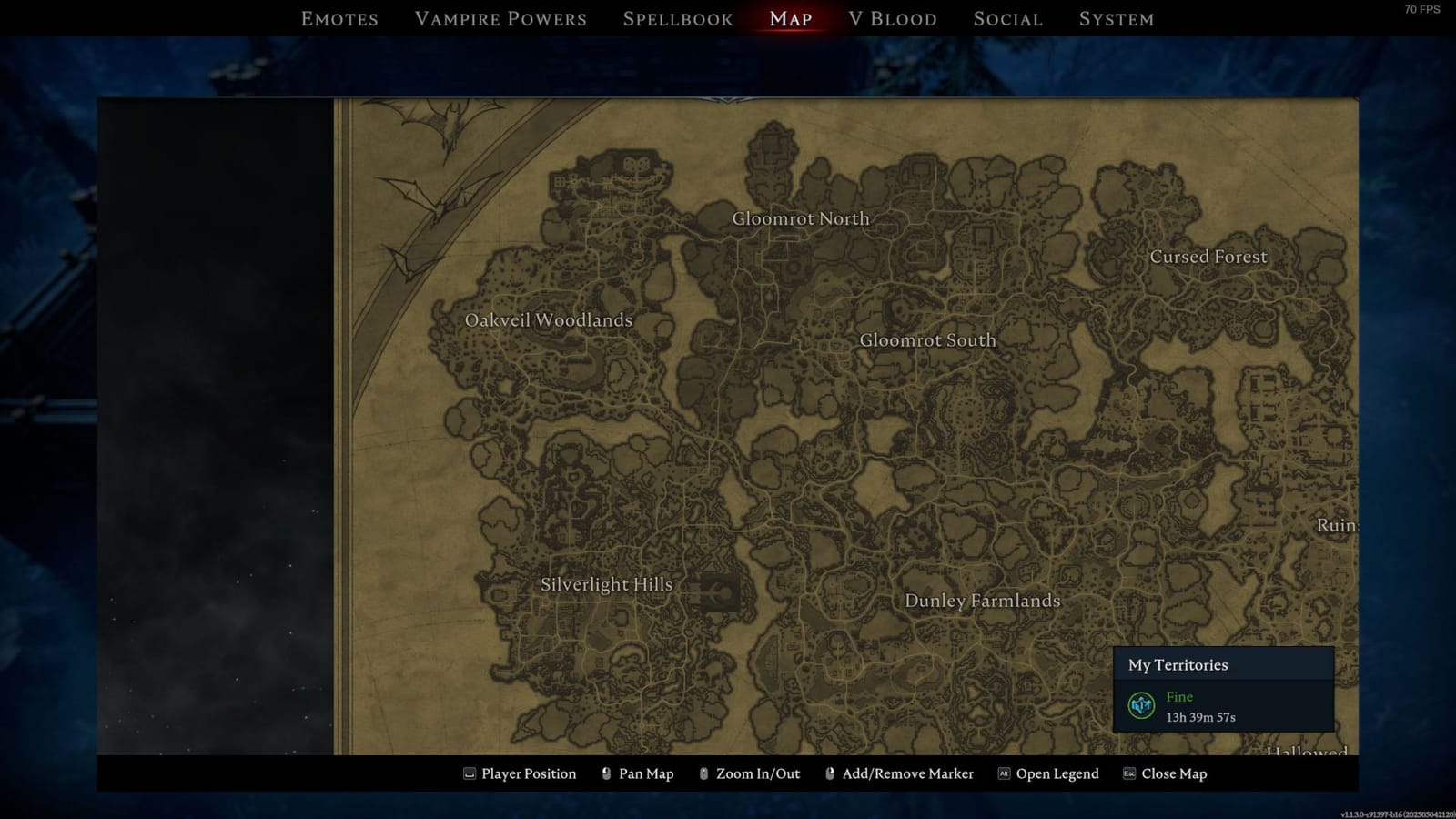
Task: Open the V Blood menu
Action: (x=893, y=18)
